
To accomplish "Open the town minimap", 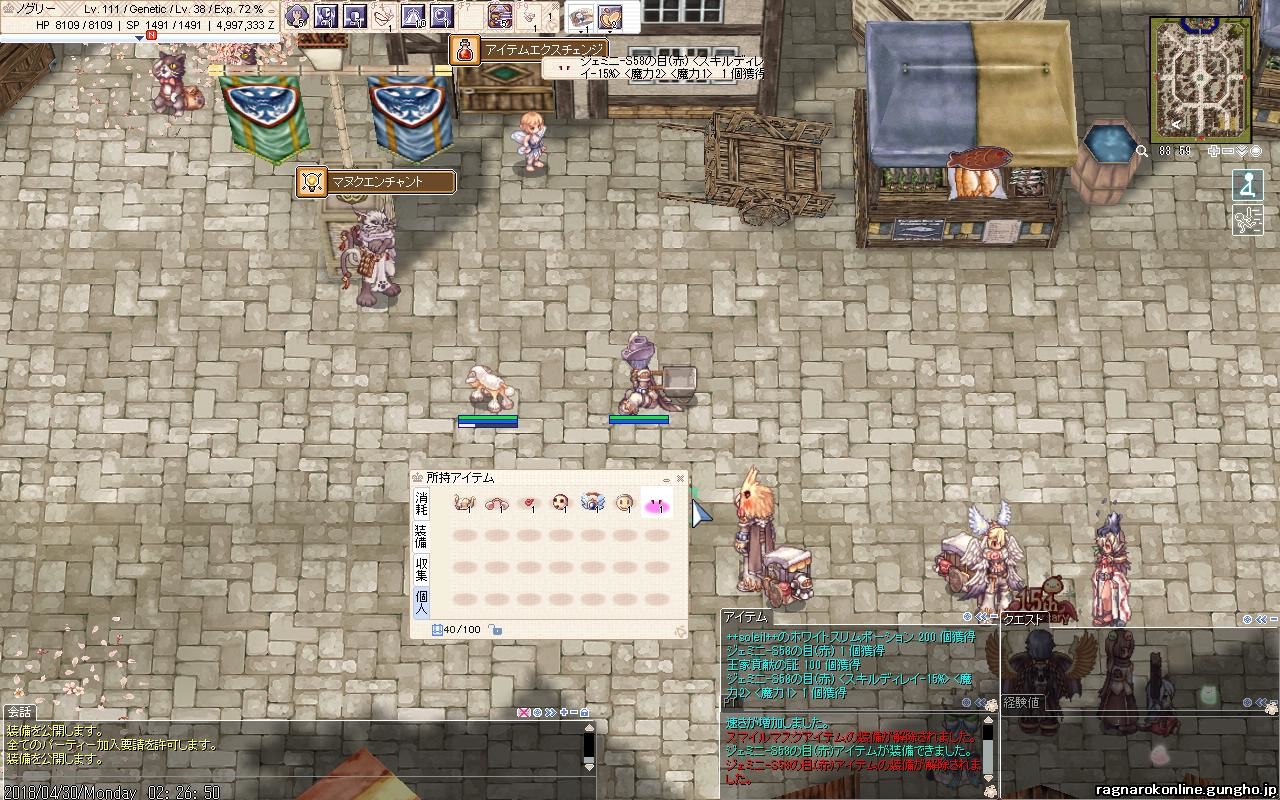I will pyautogui.click(x=1199, y=80).
